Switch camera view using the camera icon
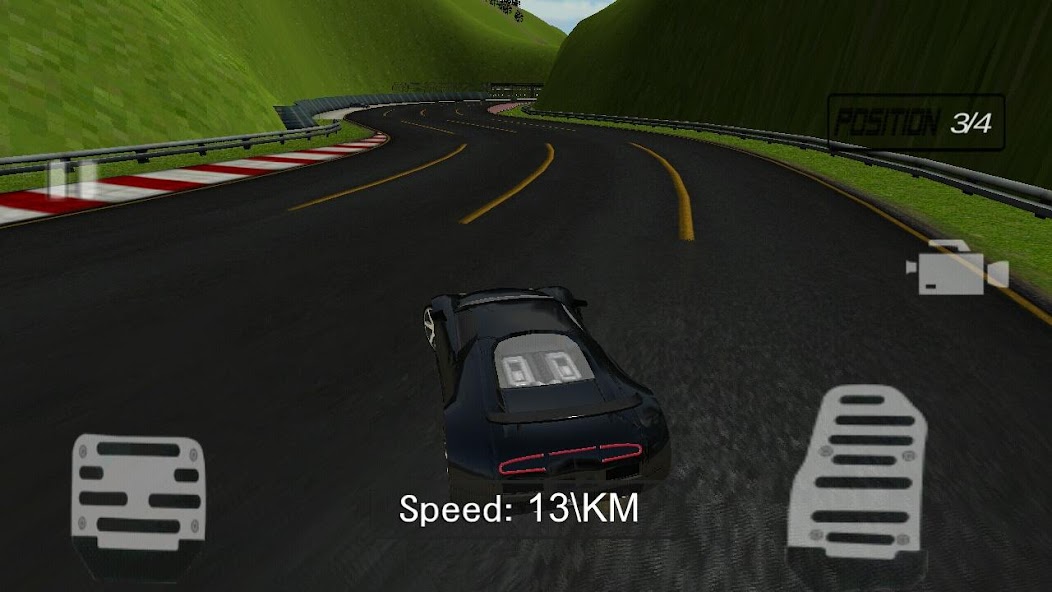Image resolution: width=1052 pixels, height=592 pixels. 955,269
